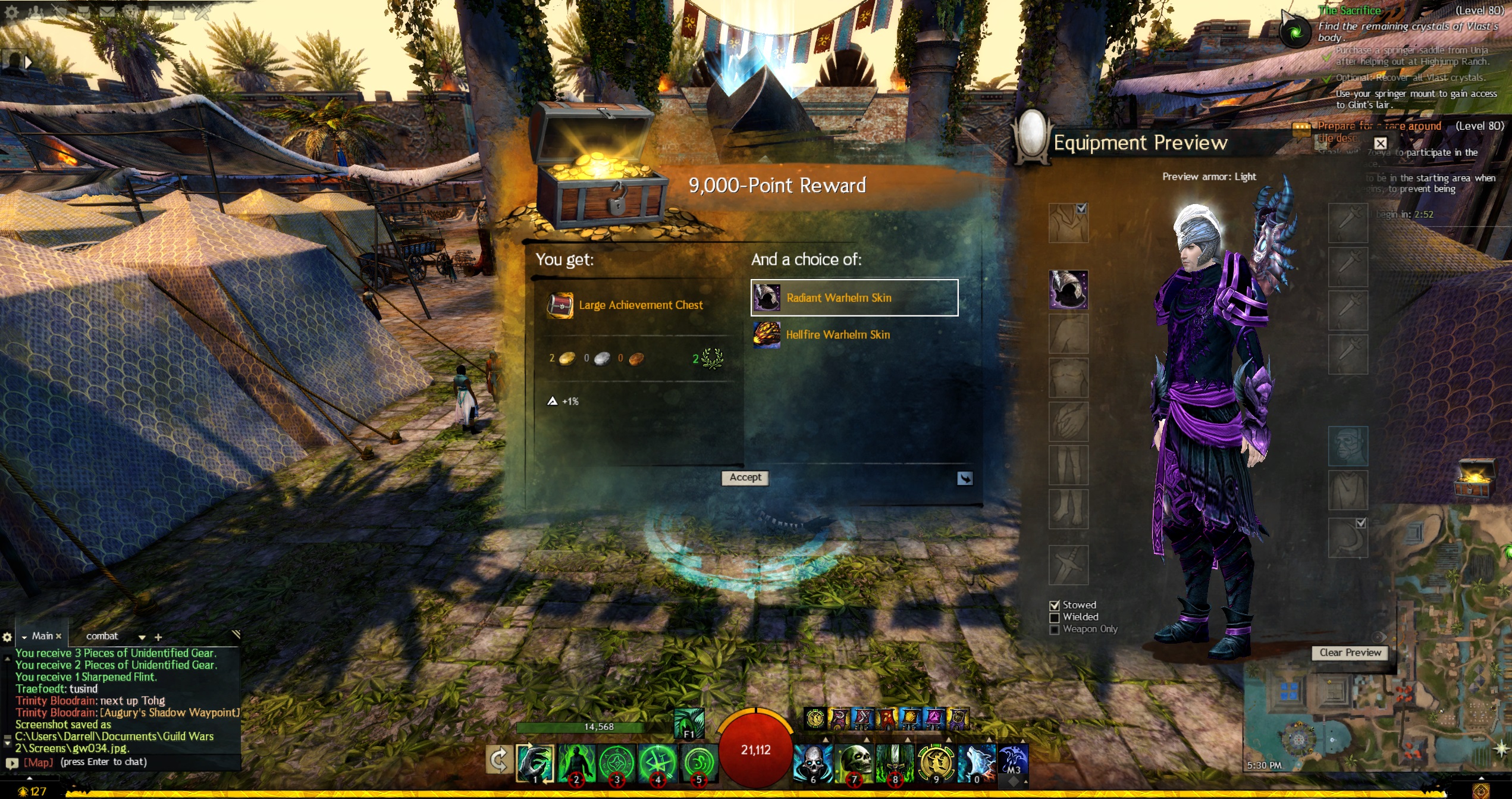Close the Equipment Preview window
Viewport: 1512px width, 799px height.
pyautogui.click(x=1380, y=143)
